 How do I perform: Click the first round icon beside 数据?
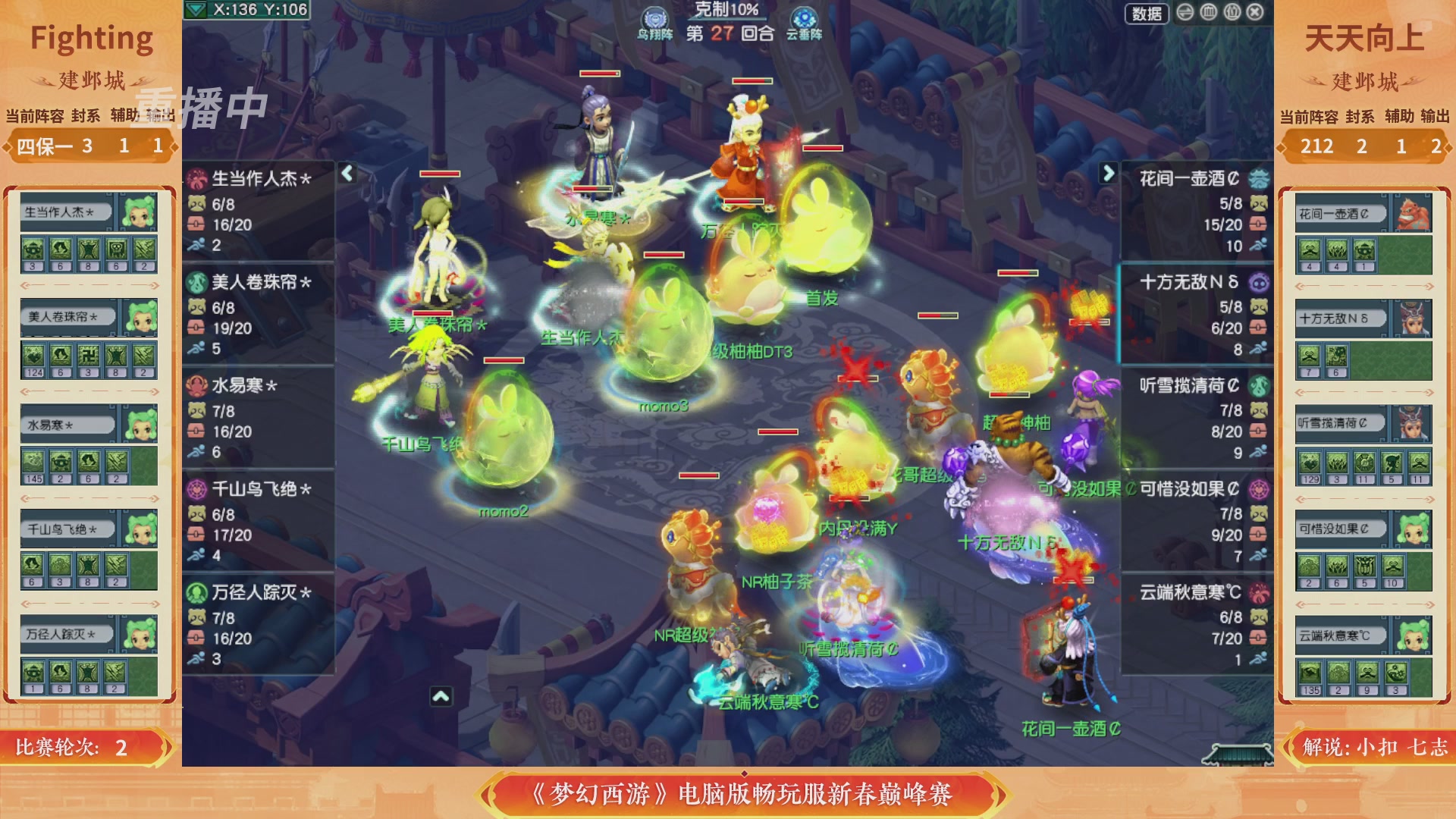(1185, 13)
